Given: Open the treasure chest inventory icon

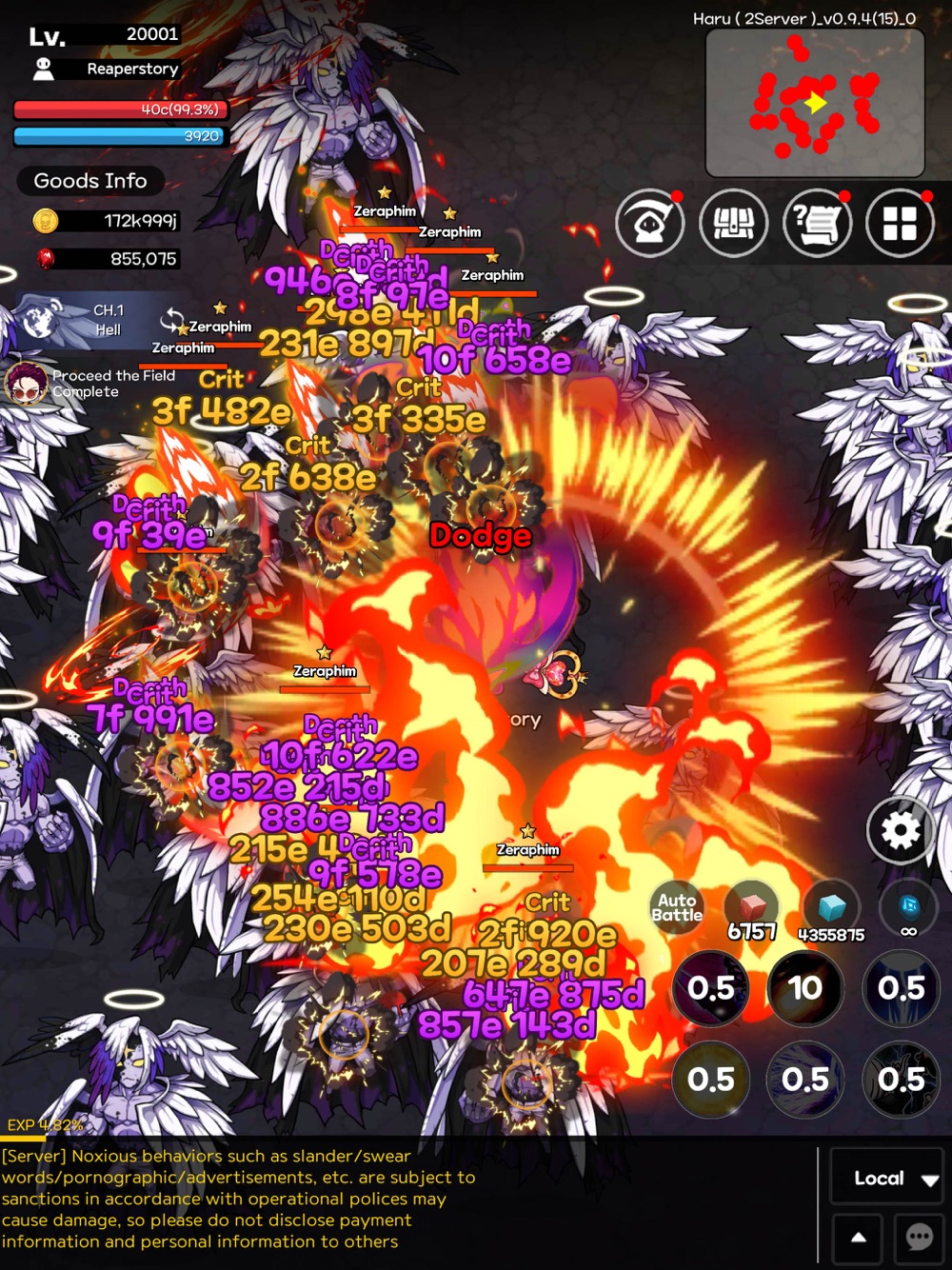Looking at the screenshot, I should pyautogui.click(x=734, y=223).
